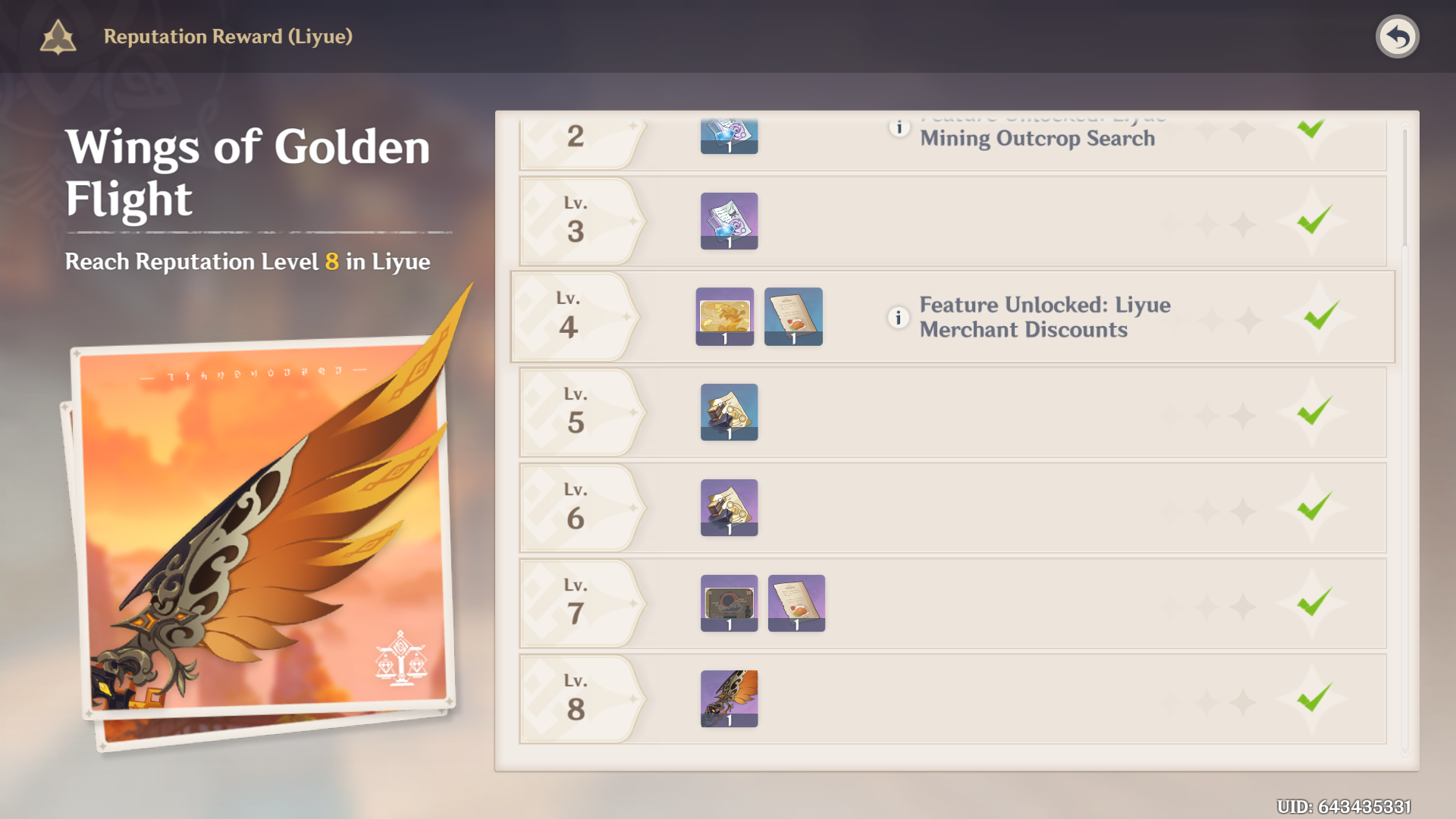The image size is (1456, 819).
Task: Expand the Lv. 6 reward banner
Action: pyautogui.click(x=576, y=507)
